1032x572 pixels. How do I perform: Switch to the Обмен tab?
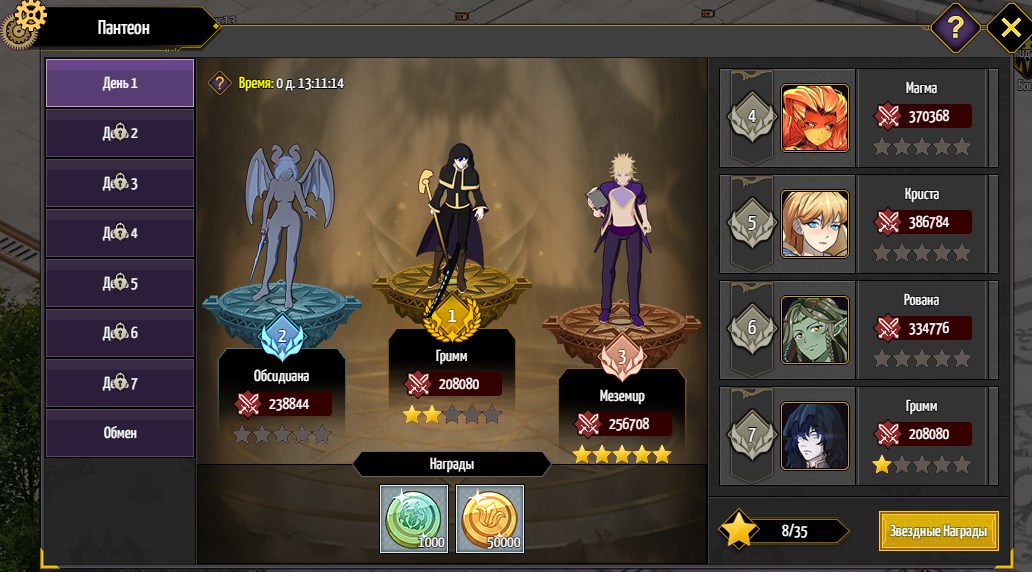click(x=119, y=433)
